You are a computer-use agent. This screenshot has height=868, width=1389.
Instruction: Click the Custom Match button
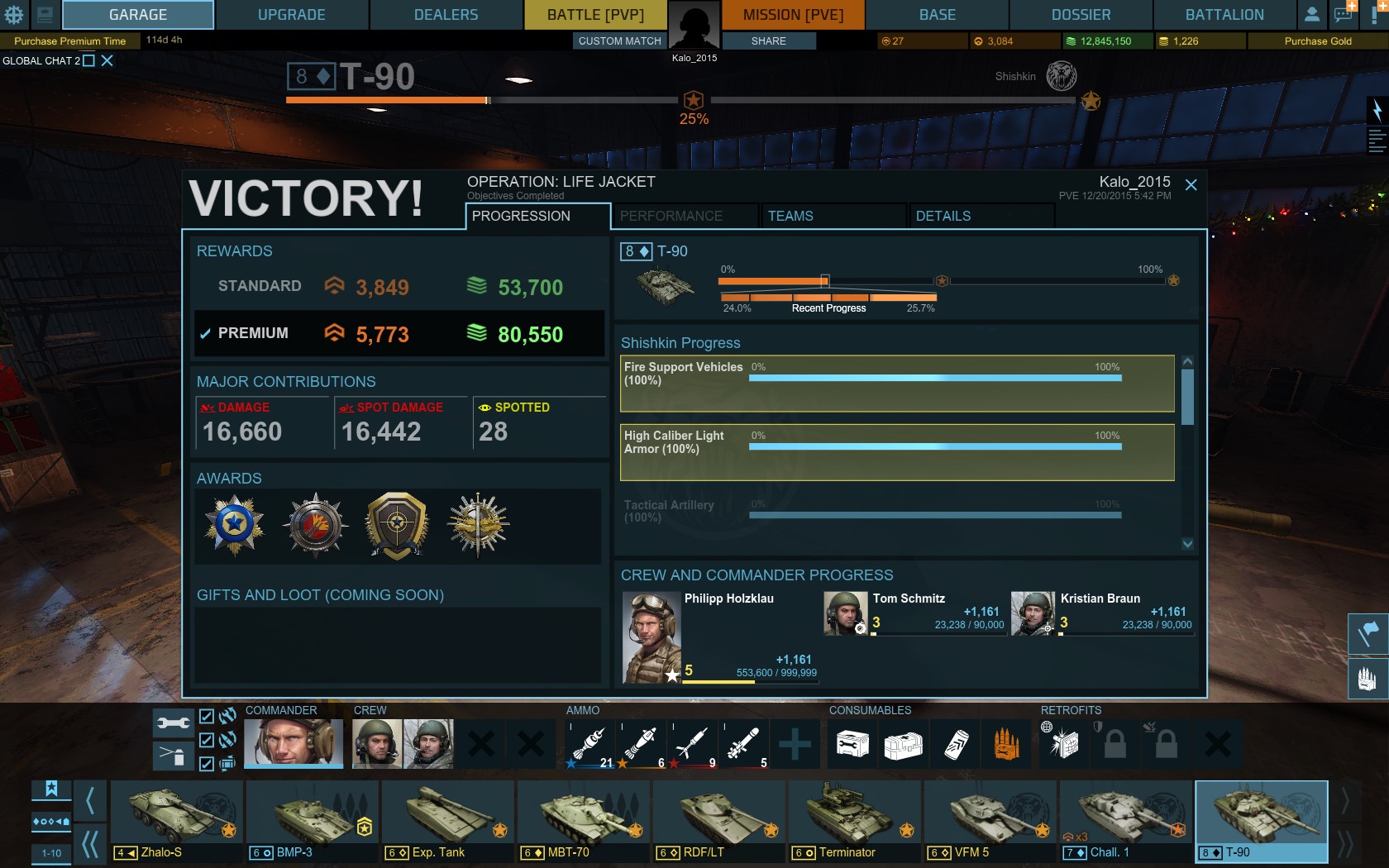coord(619,41)
